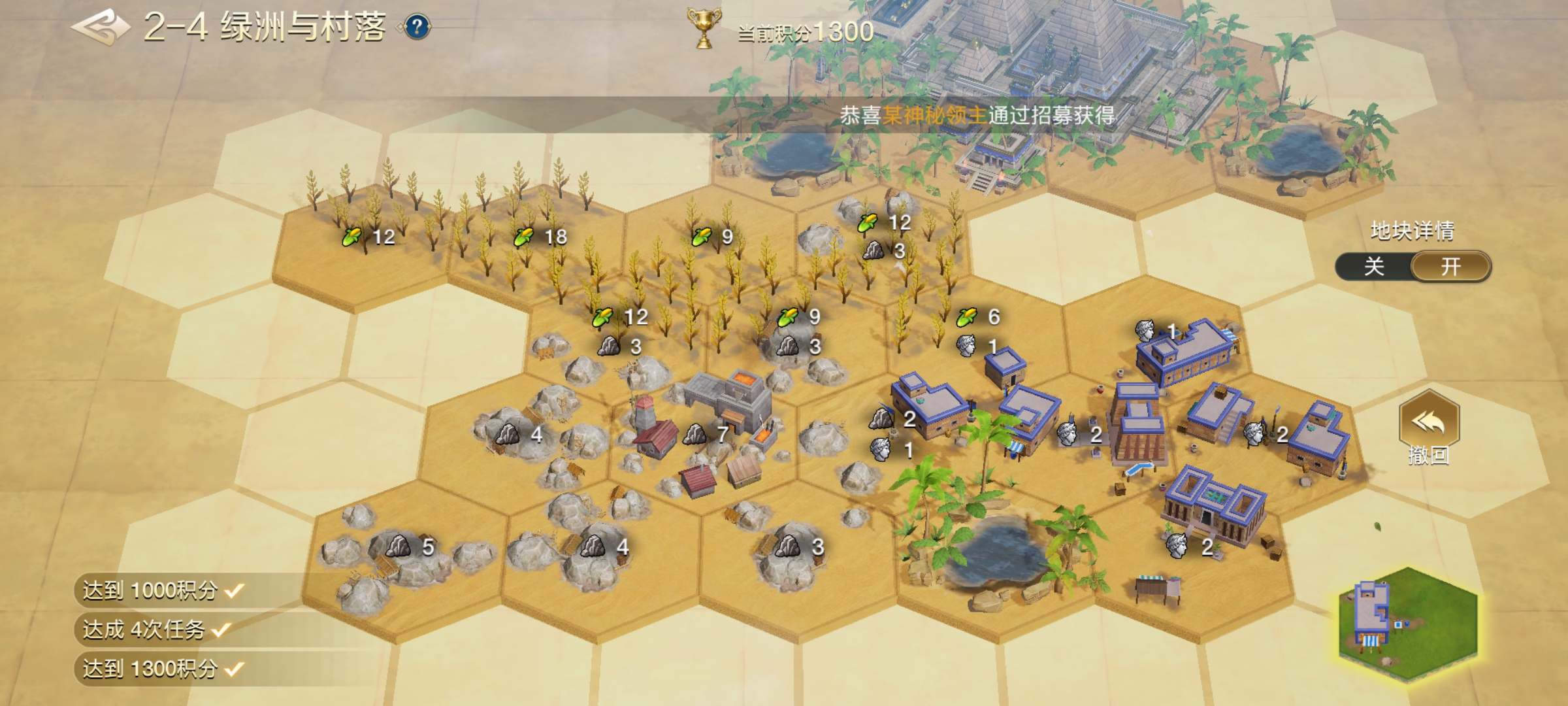Viewport: 1568px width, 706px height.
Task: Switch tile details to 开 (on)
Action: point(1450,267)
